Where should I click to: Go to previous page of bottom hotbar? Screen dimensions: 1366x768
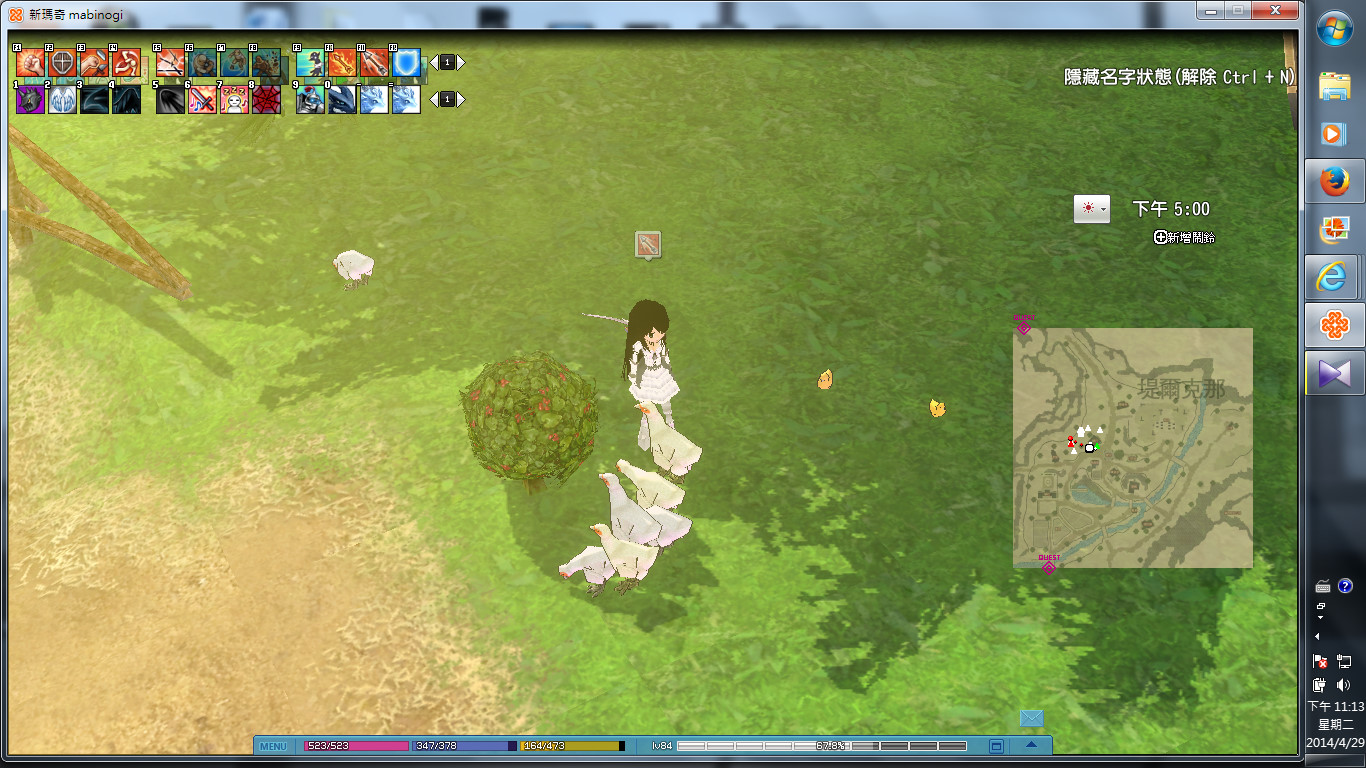coord(433,99)
